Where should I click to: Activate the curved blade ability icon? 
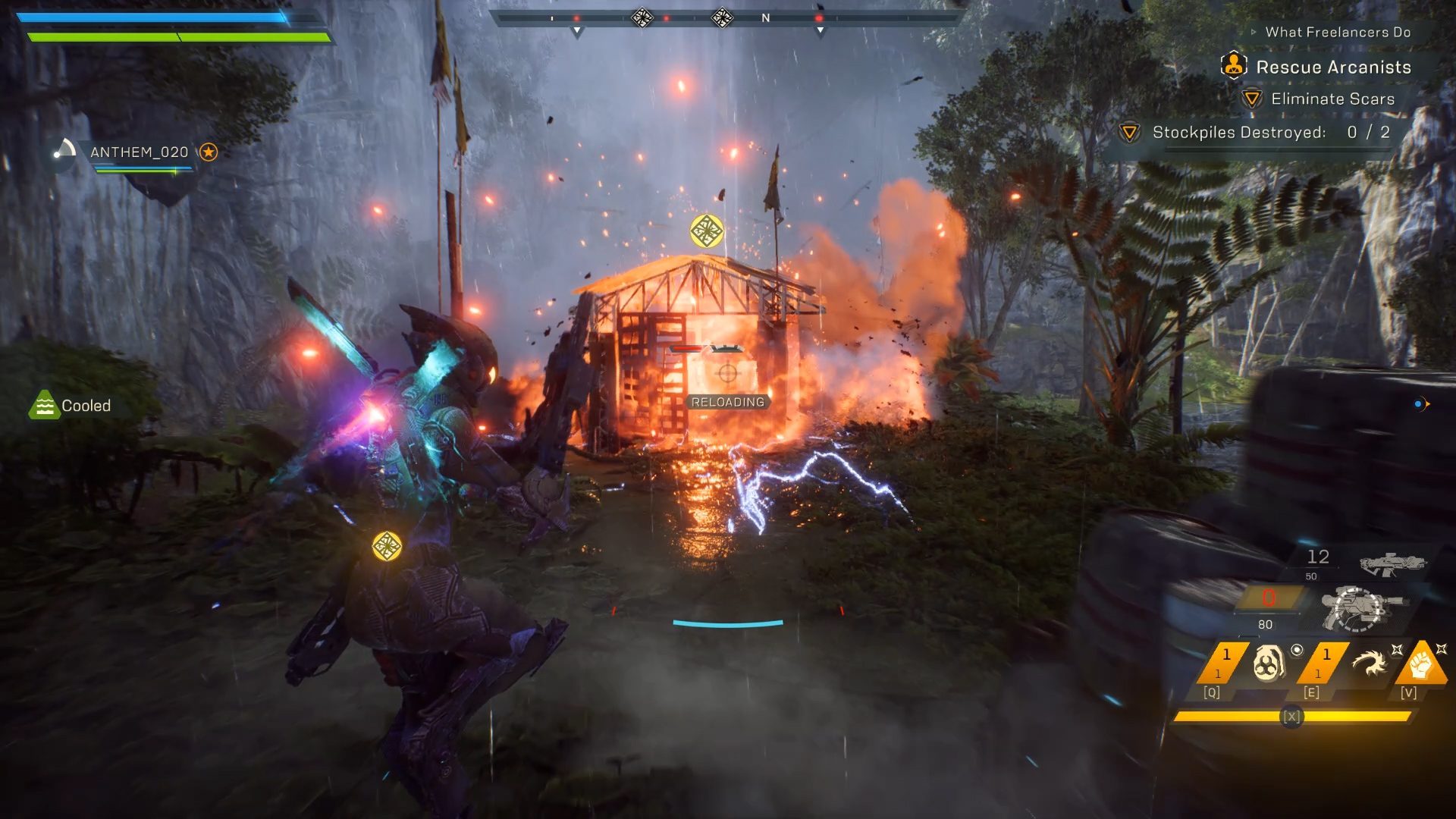[x=1370, y=664]
